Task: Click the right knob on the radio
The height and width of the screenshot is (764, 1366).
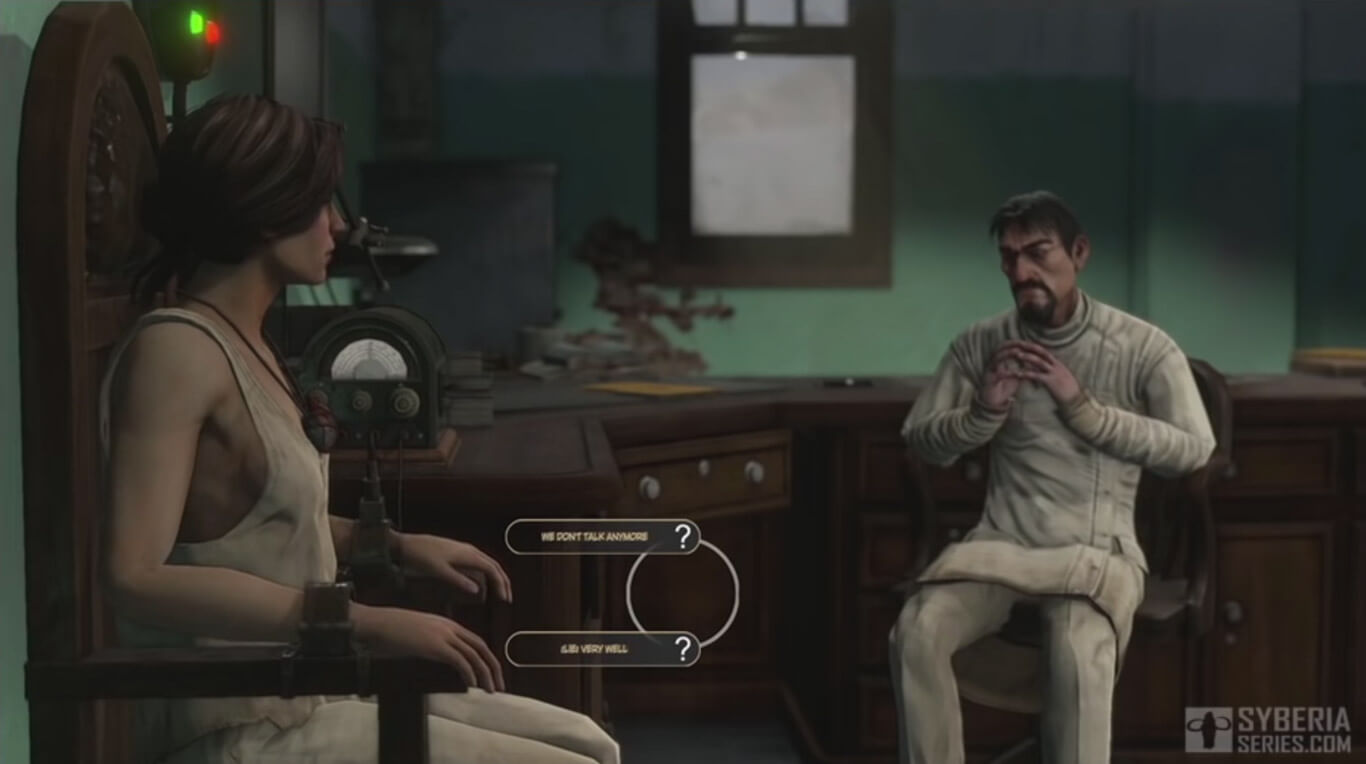Action: [x=404, y=402]
